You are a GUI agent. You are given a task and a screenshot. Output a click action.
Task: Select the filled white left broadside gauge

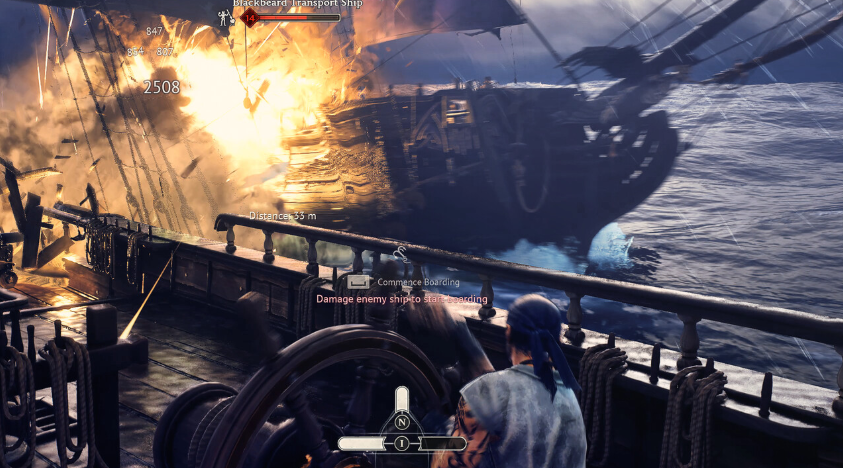(364, 443)
